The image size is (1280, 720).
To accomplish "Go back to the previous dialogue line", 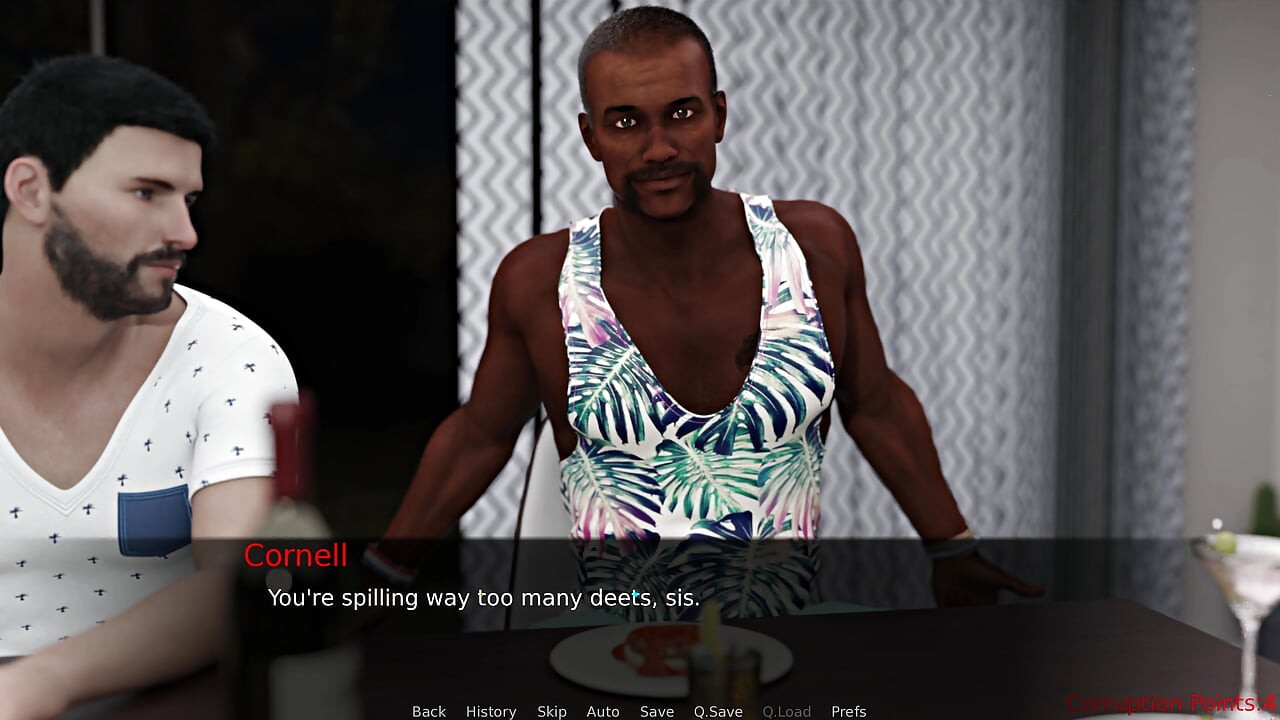I will (429, 711).
